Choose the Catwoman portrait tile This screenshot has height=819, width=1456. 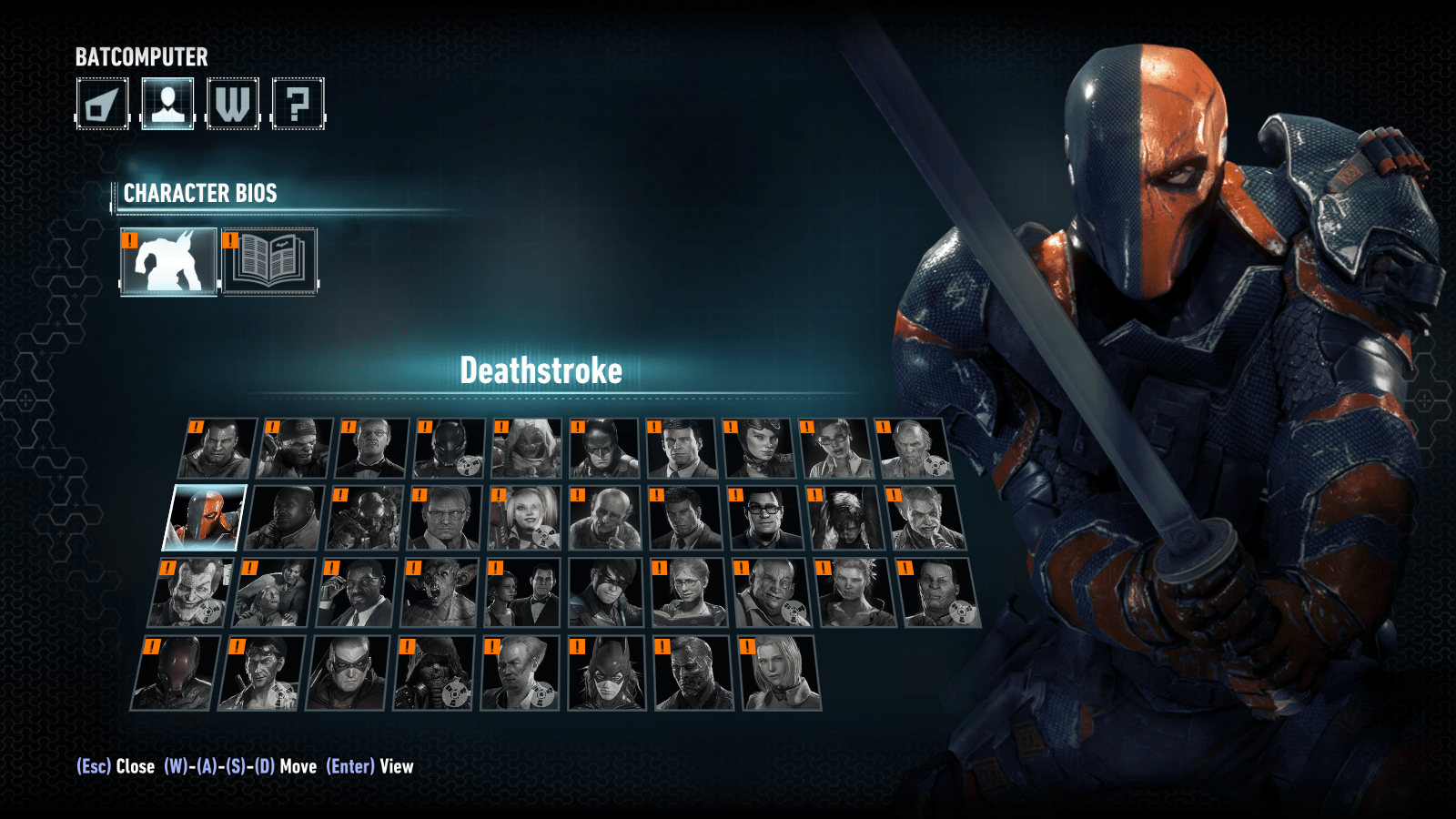pos(758,449)
